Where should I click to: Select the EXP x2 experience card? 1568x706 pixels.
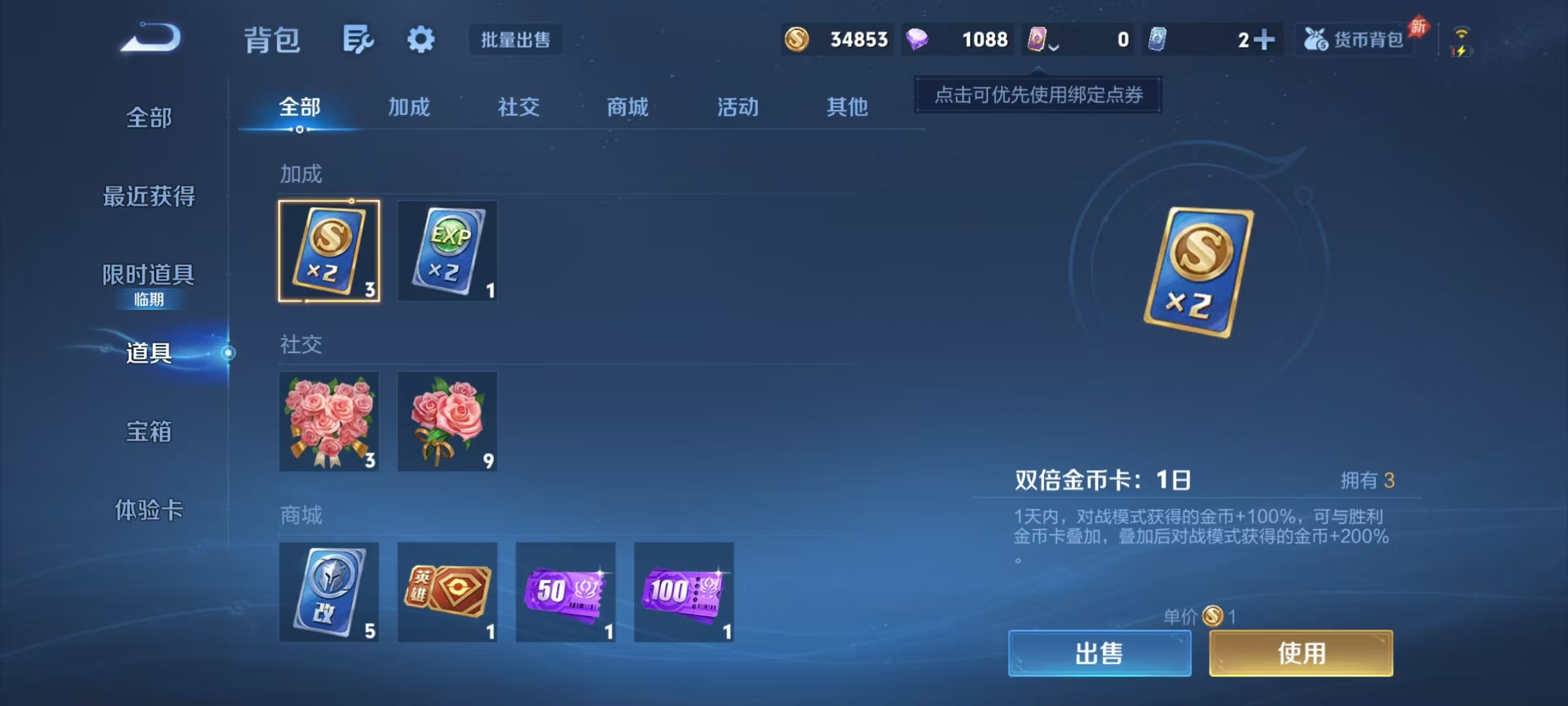click(447, 250)
